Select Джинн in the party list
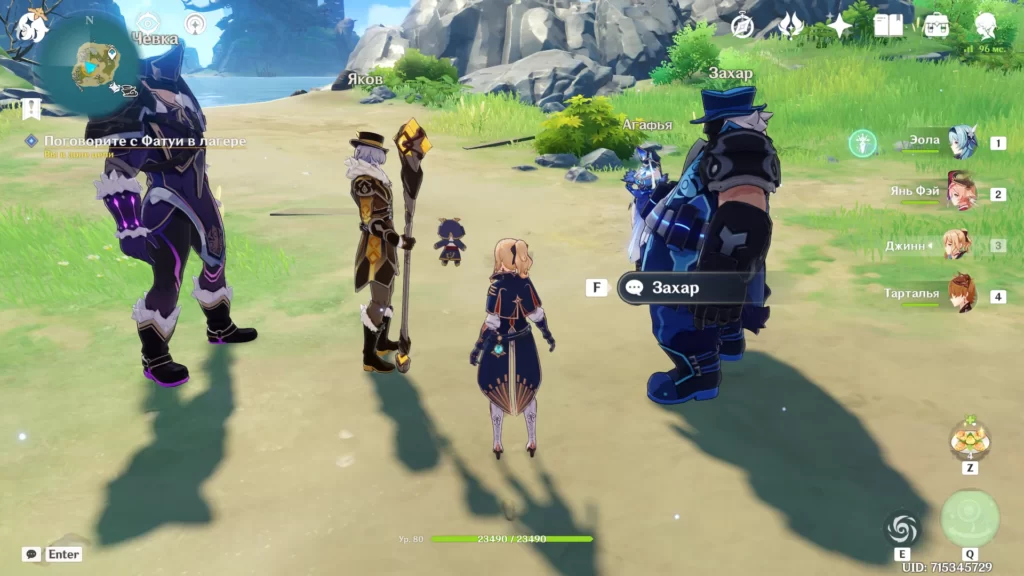This screenshot has height=576, width=1024. pos(959,245)
